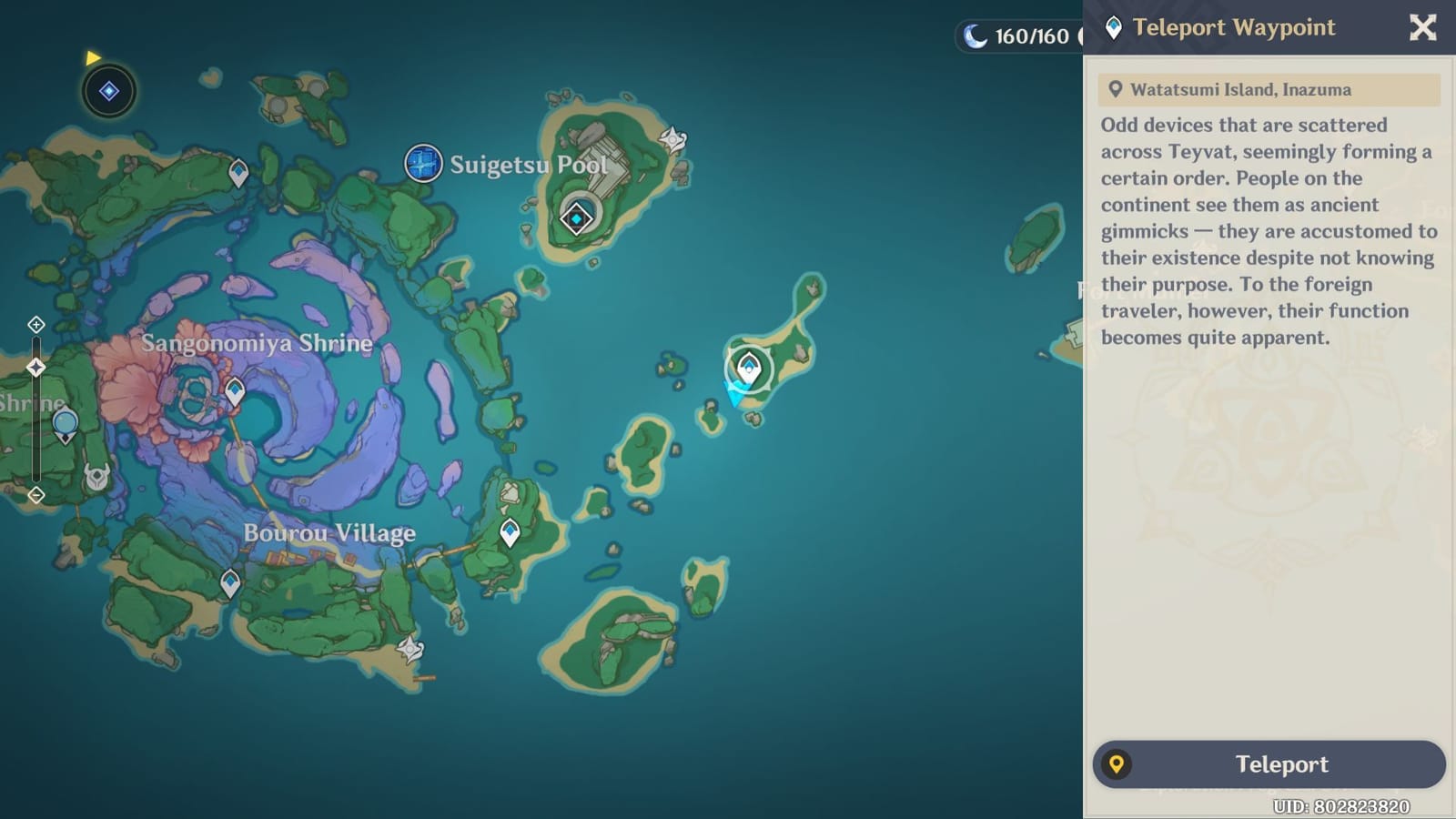Click the diamond handle on the zoom slider
Screen dimensions: 1456x819
pyautogui.click(x=35, y=367)
